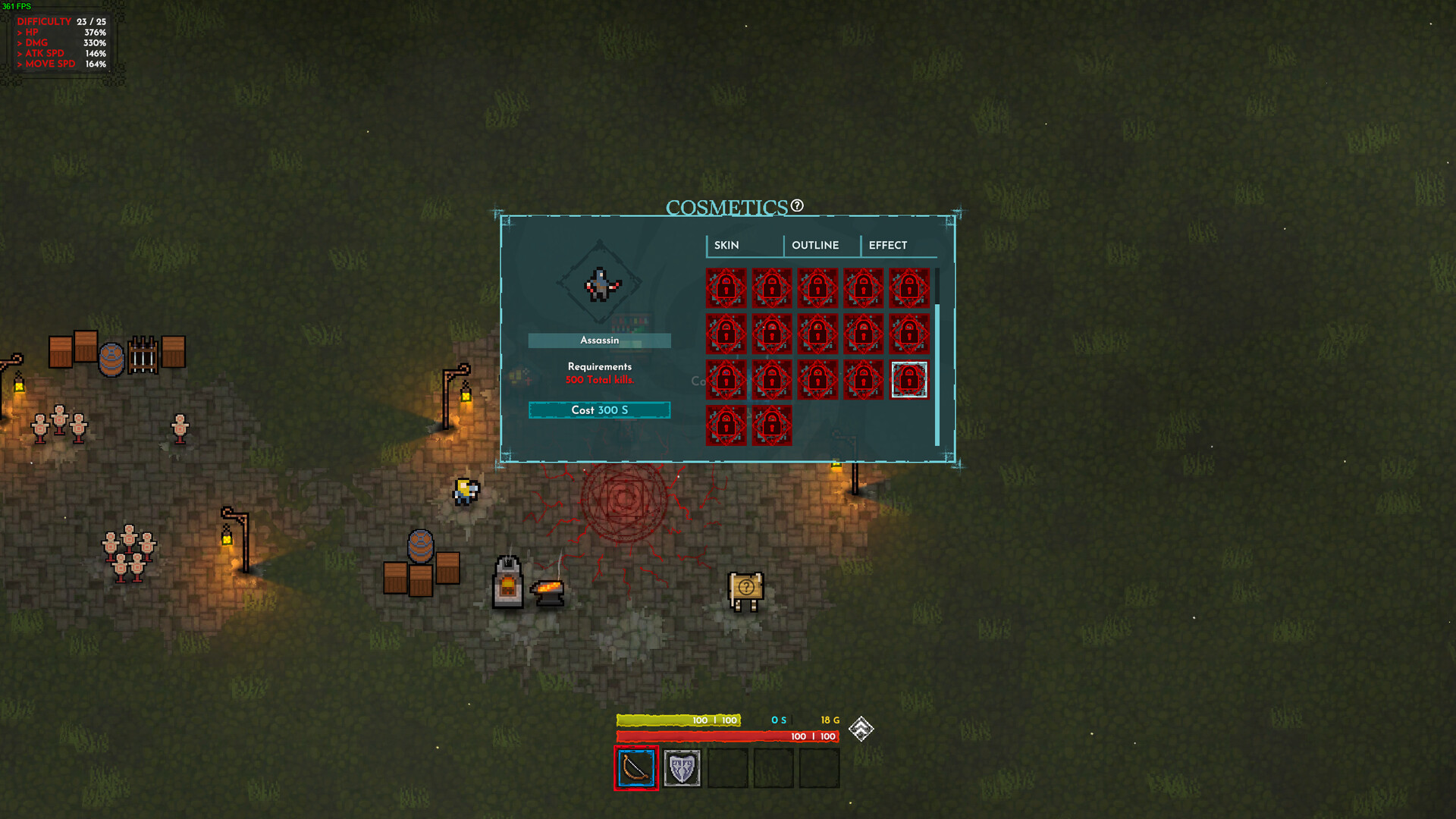Open the Cosmetics help via the question mark icon

pos(797,205)
